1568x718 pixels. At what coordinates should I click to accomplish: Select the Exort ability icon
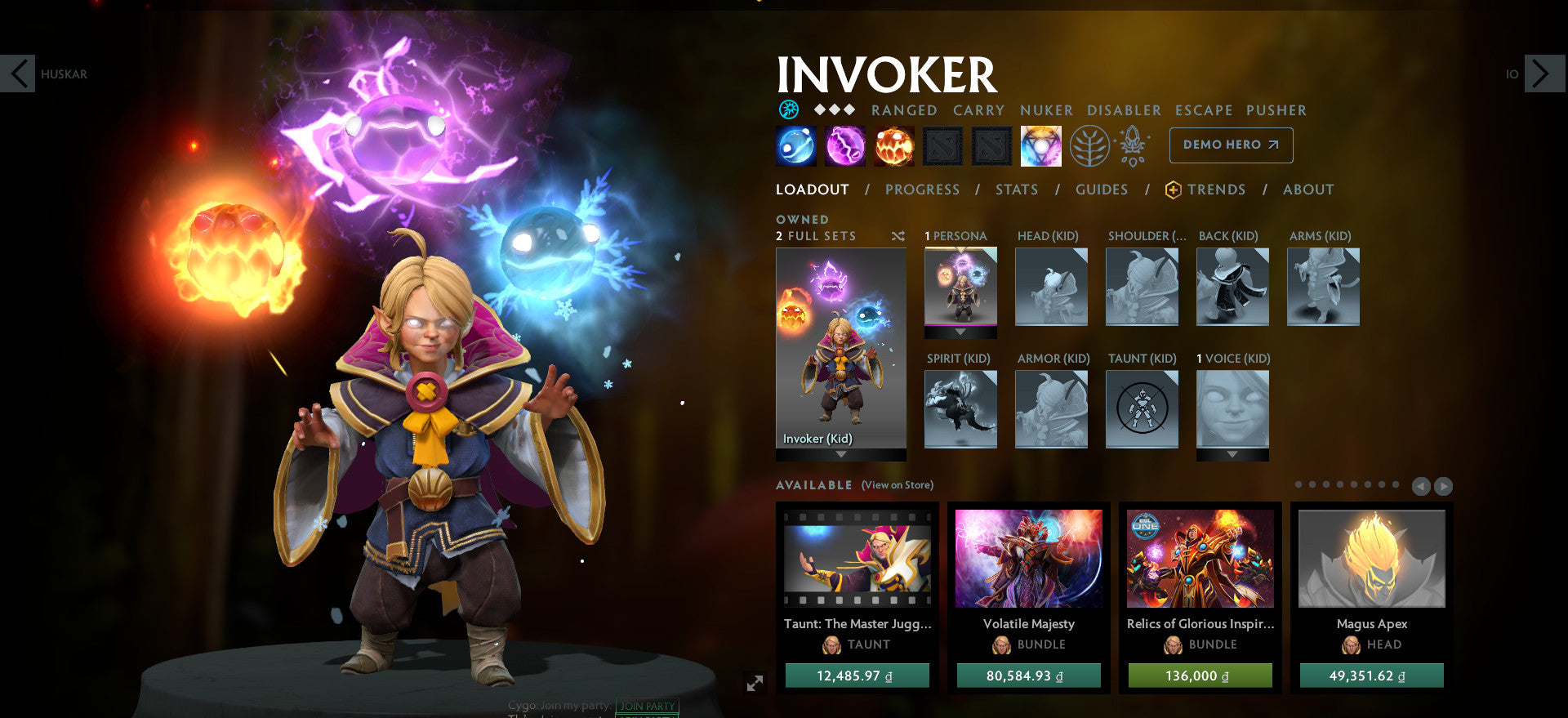point(894,145)
